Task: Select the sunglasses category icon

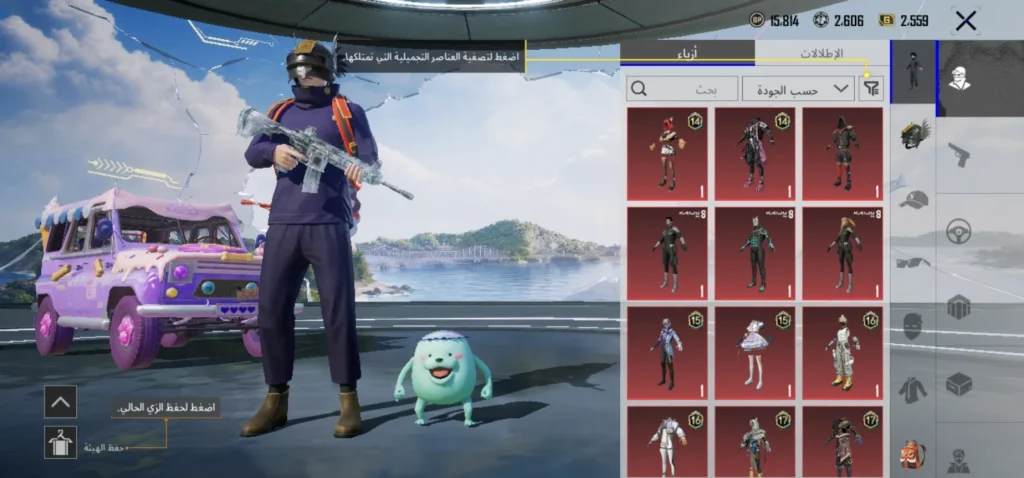Action: (913, 262)
